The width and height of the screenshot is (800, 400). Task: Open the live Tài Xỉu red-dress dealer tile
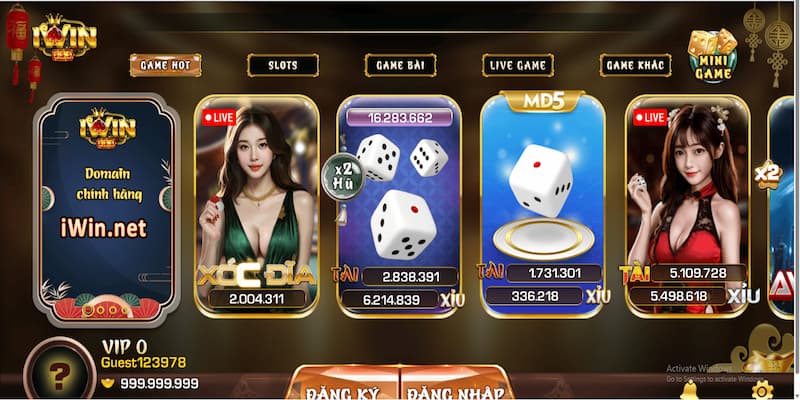point(686,205)
